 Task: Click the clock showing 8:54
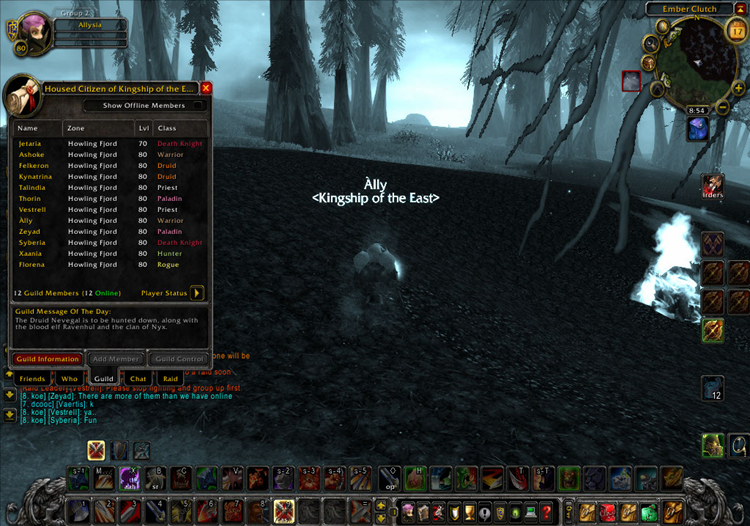click(697, 109)
